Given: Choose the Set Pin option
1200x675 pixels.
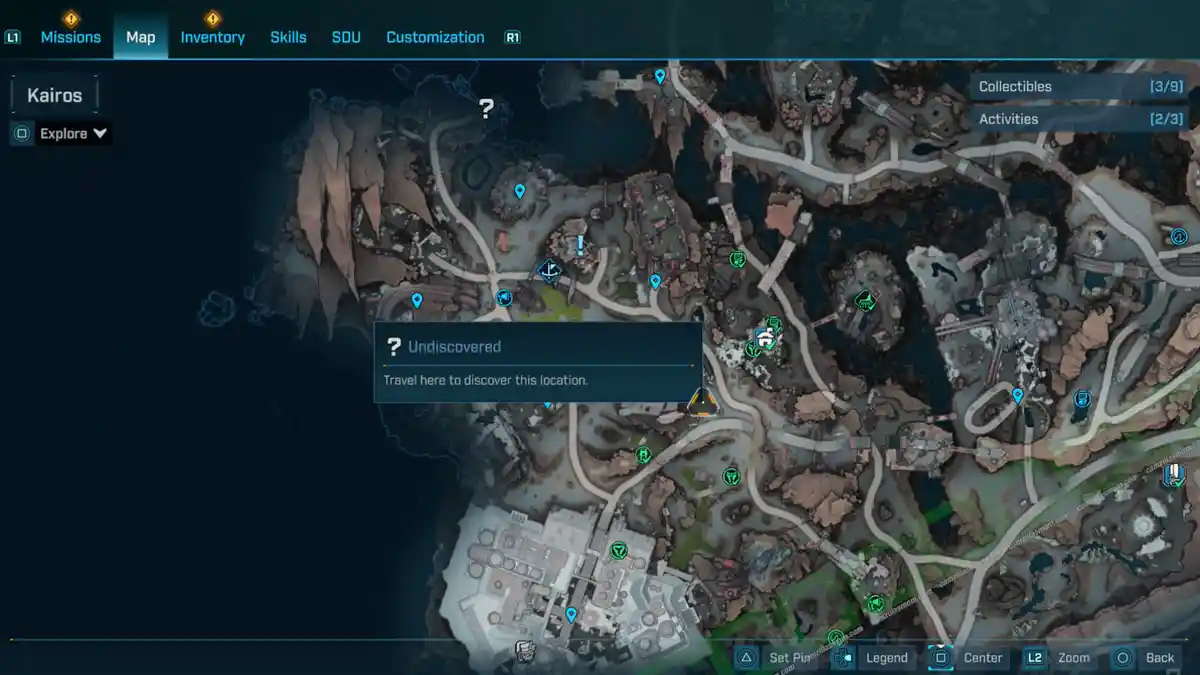Looking at the screenshot, I should point(778,657).
